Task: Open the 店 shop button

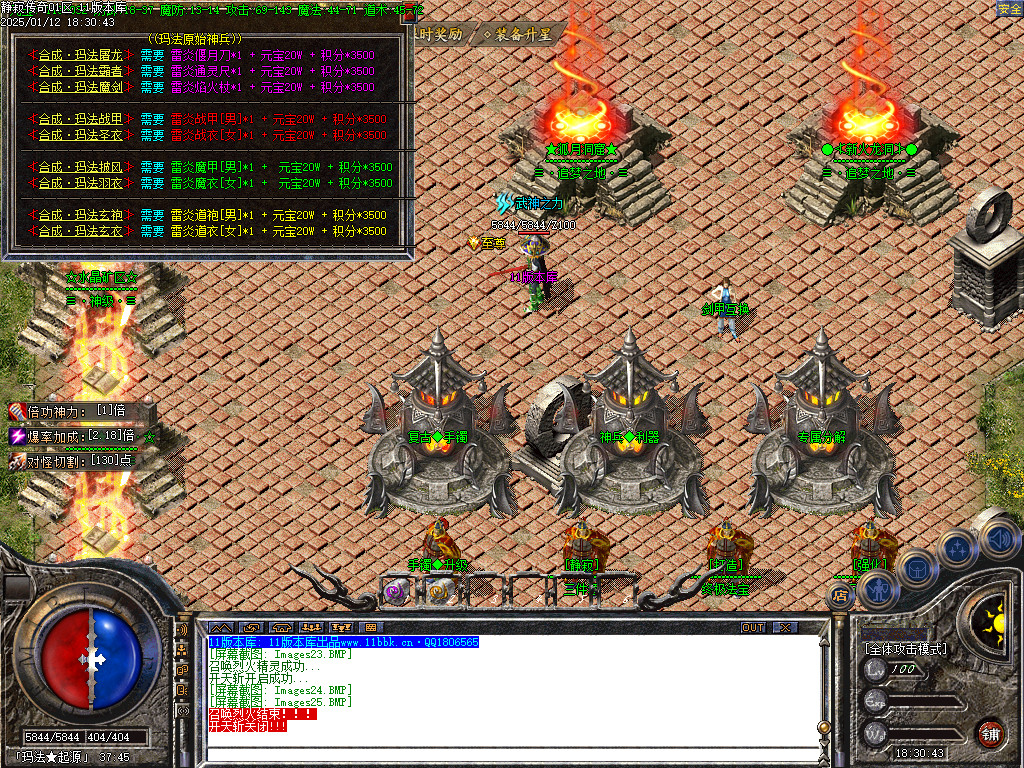Action: pyautogui.click(x=840, y=597)
